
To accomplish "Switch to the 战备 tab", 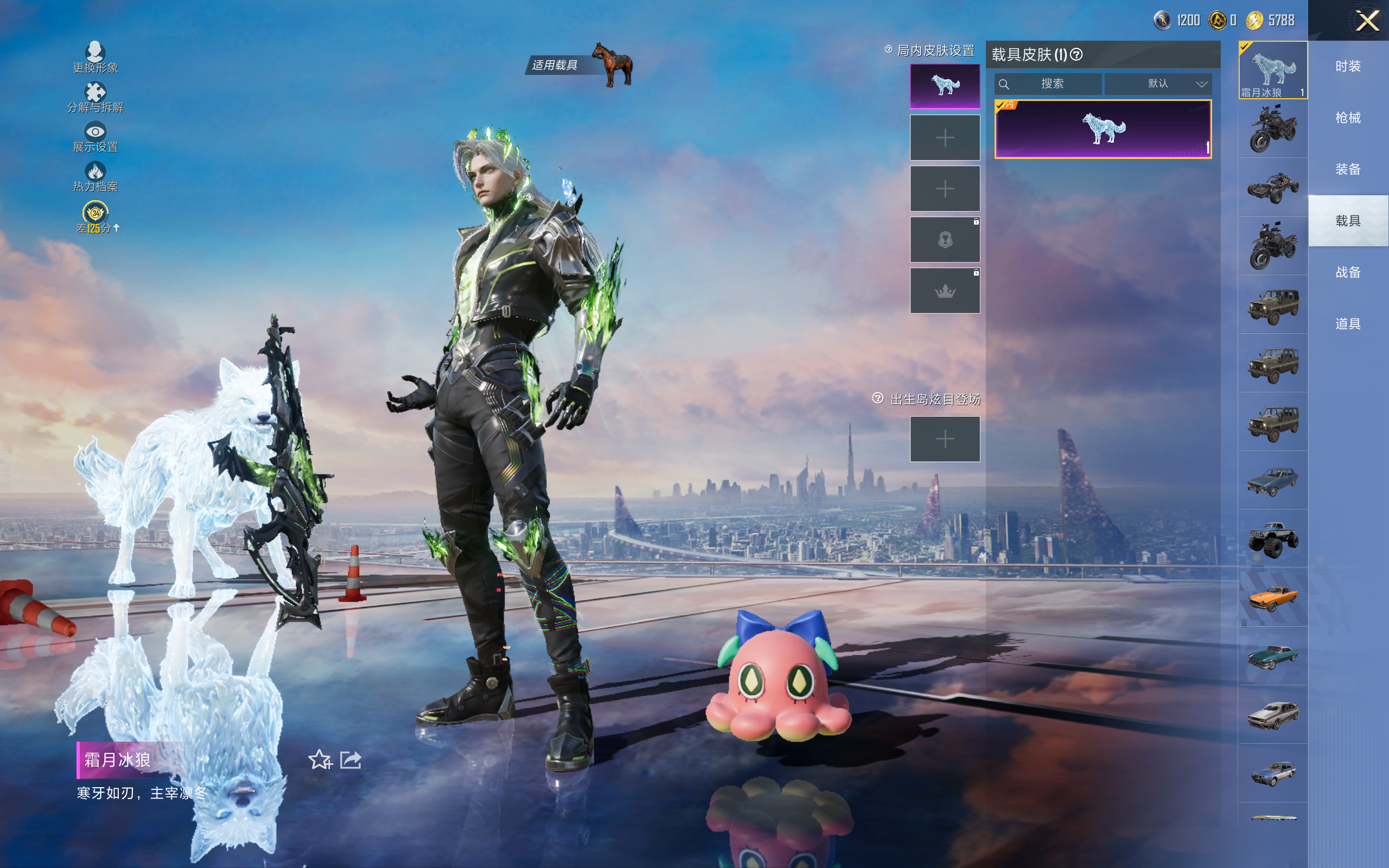I will pyautogui.click(x=1348, y=272).
